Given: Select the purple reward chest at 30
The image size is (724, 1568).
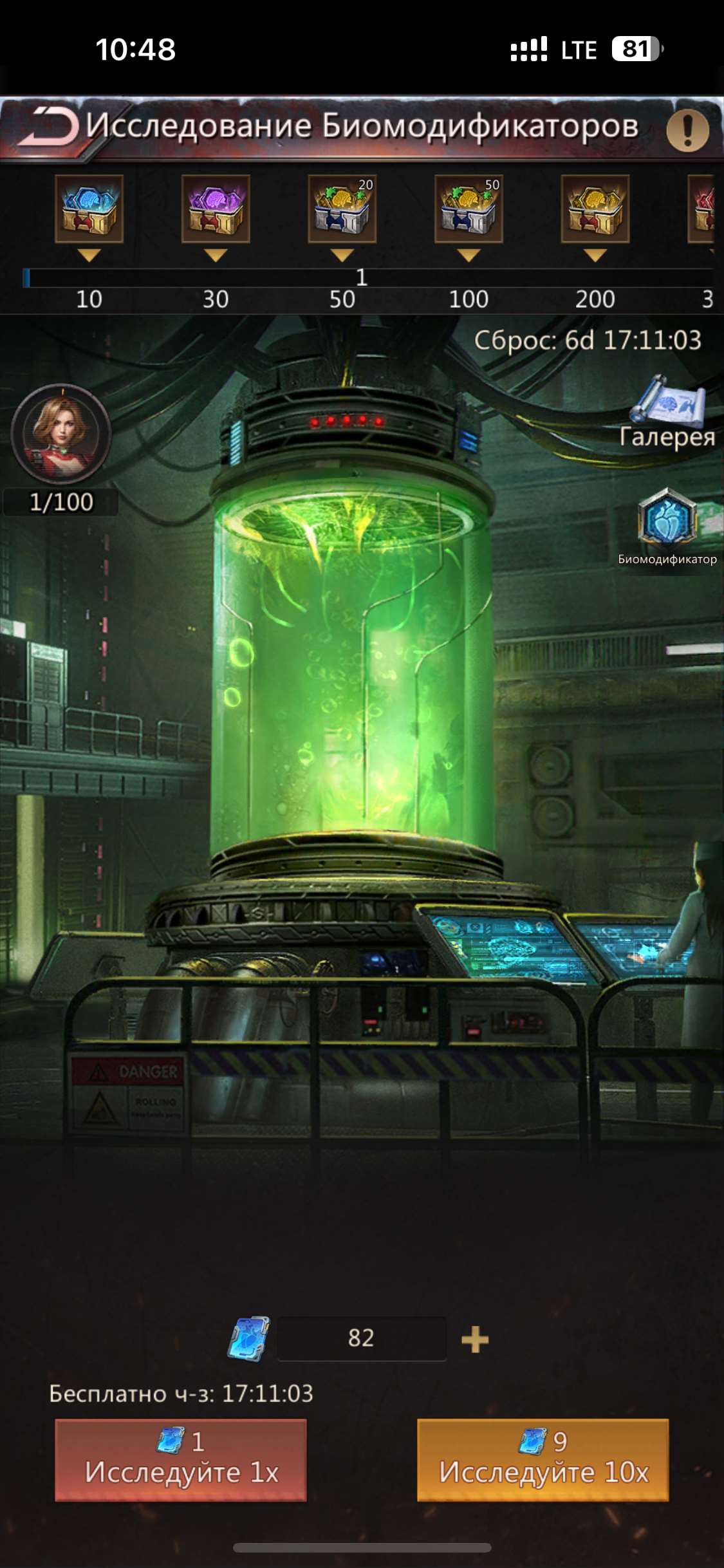Looking at the screenshot, I should tap(216, 209).
